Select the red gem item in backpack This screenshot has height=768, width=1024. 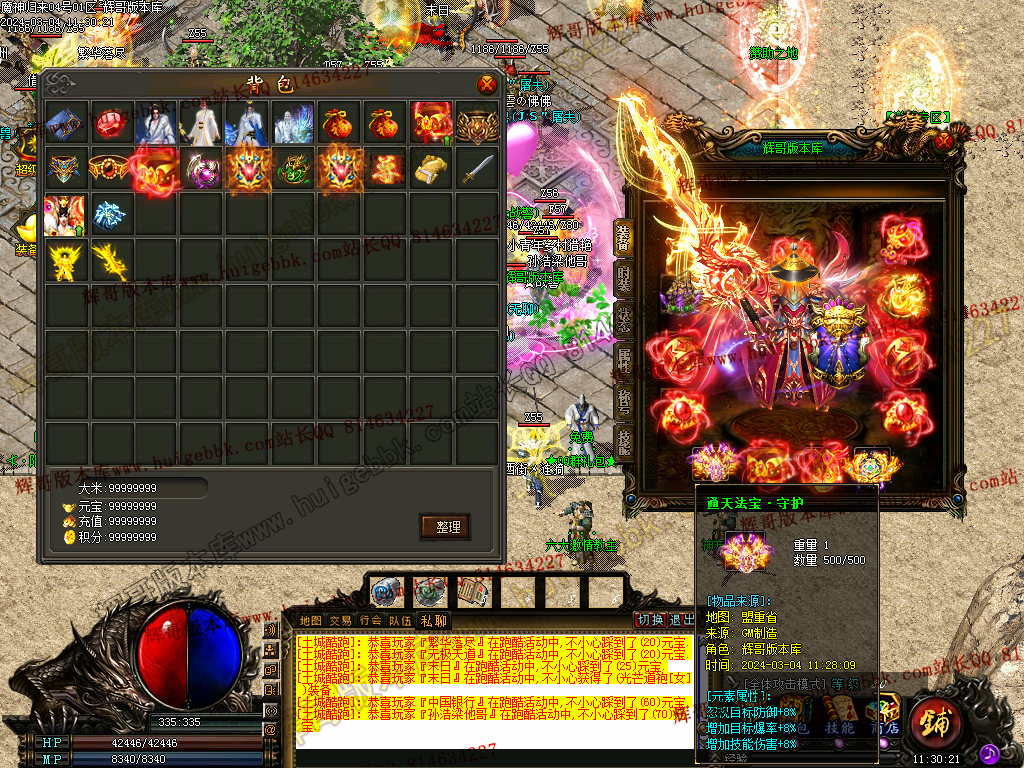point(111,124)
